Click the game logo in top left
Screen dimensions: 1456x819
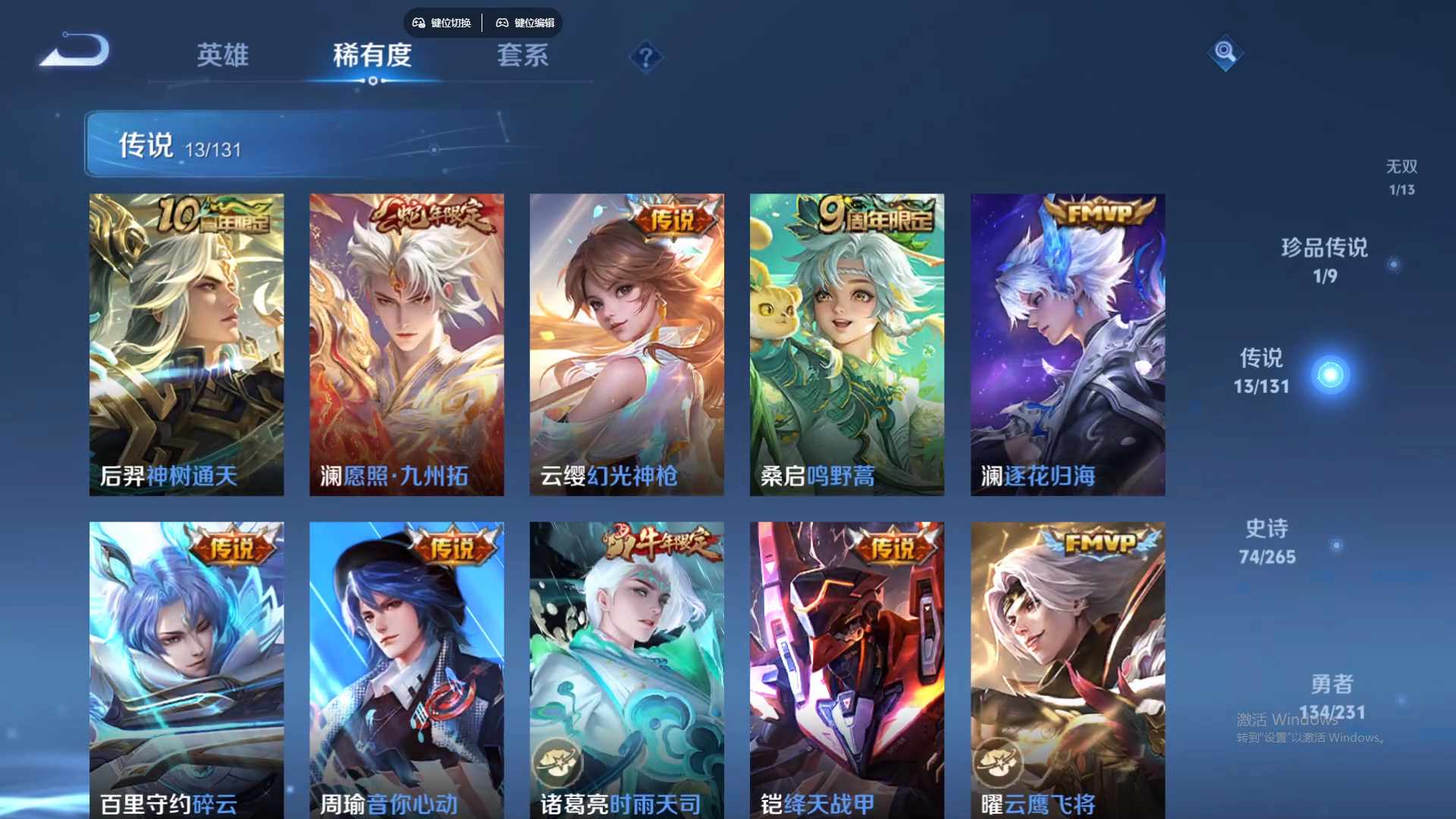(x=74, y=50)
